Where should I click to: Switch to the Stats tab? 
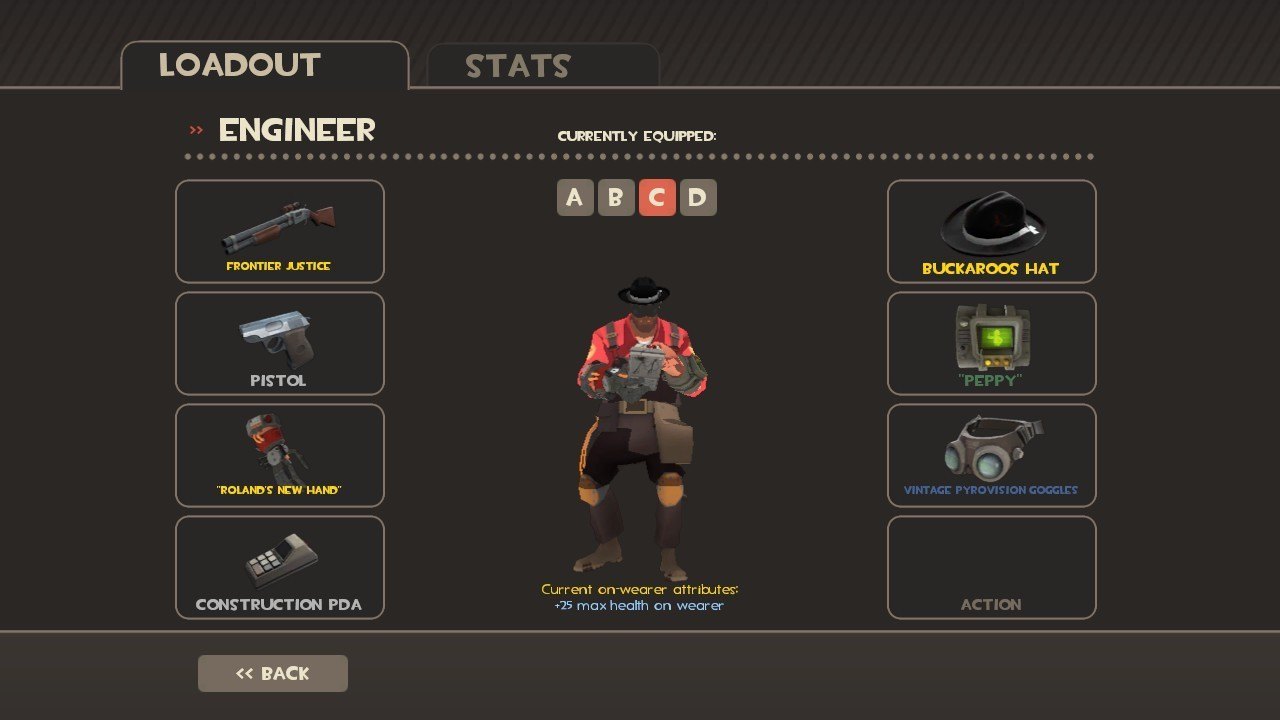pyautogui.click(x=542, y=66)
